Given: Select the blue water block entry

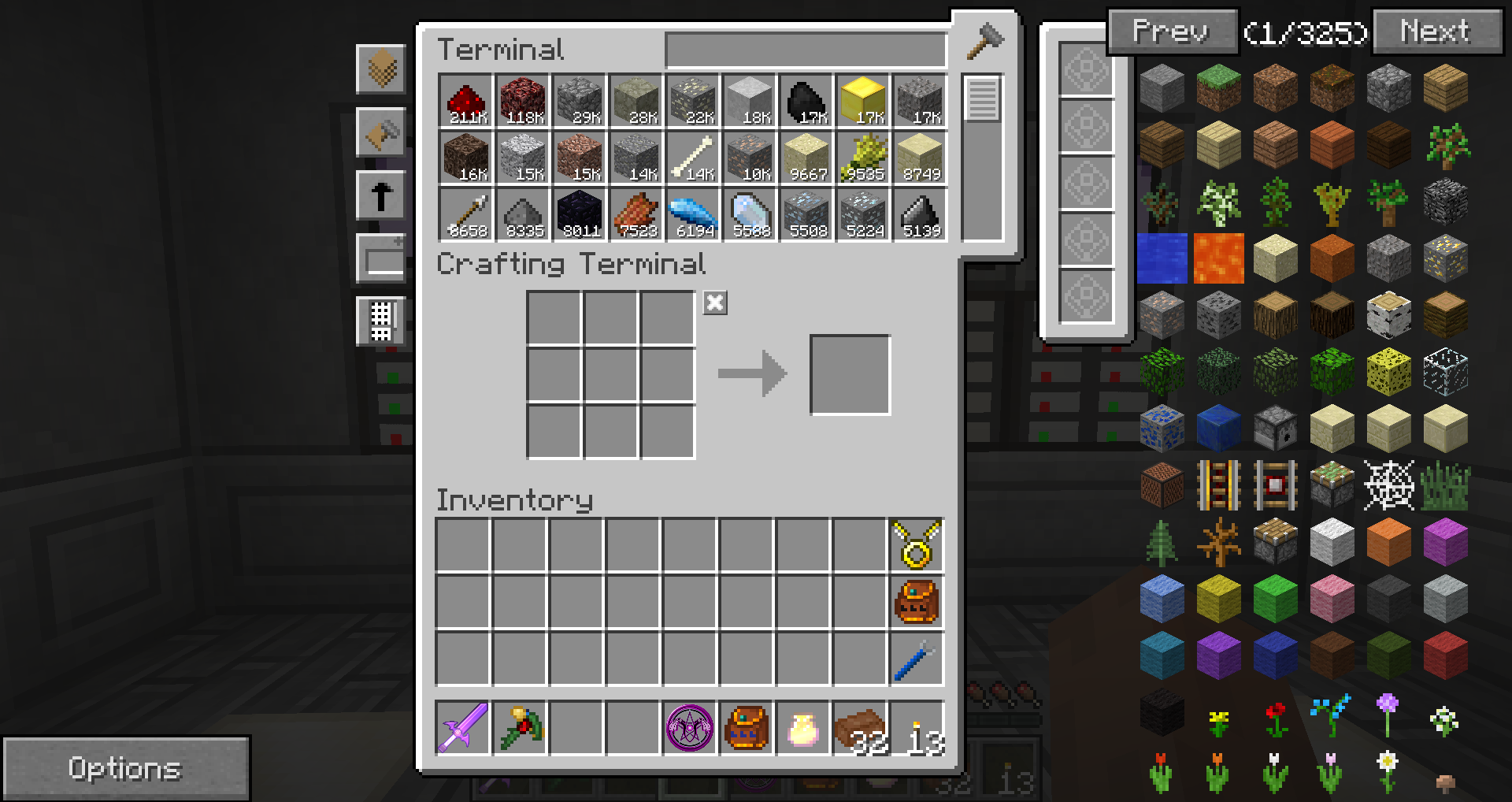Looking at the screenshot, I should pyautogui.click(x=1162, y=258).
